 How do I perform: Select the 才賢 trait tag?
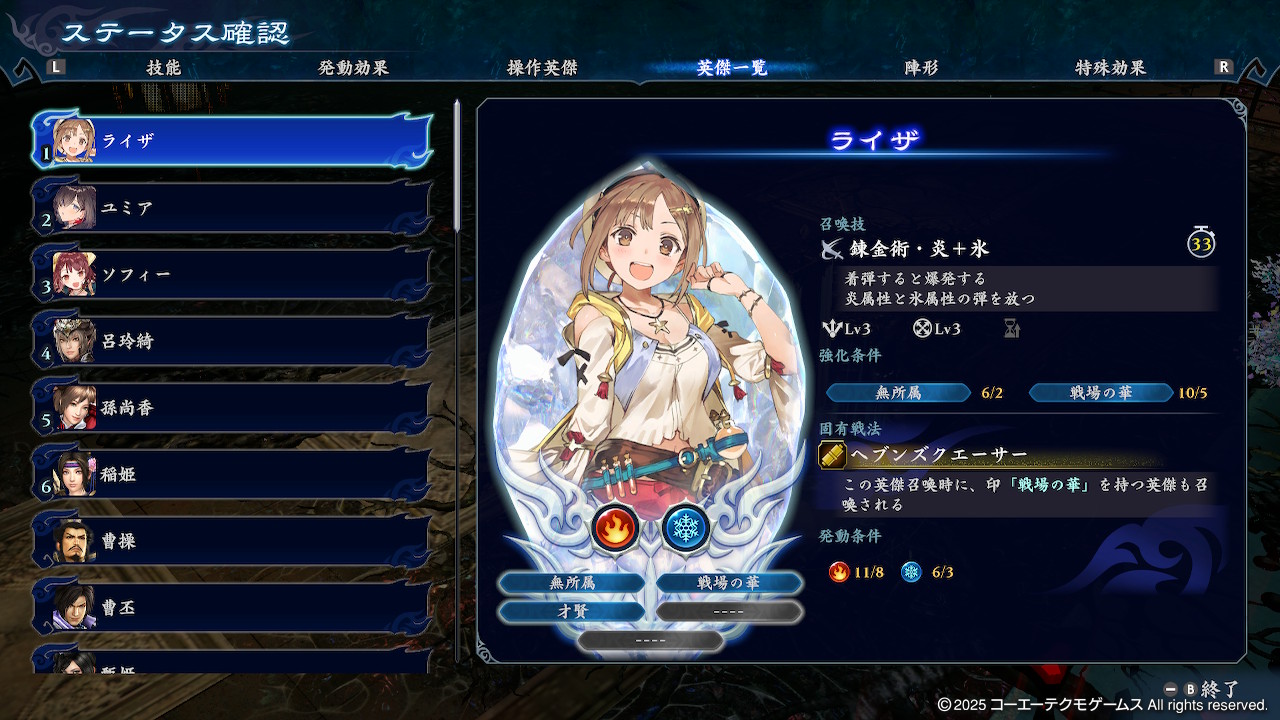click(x=572, y=611)
